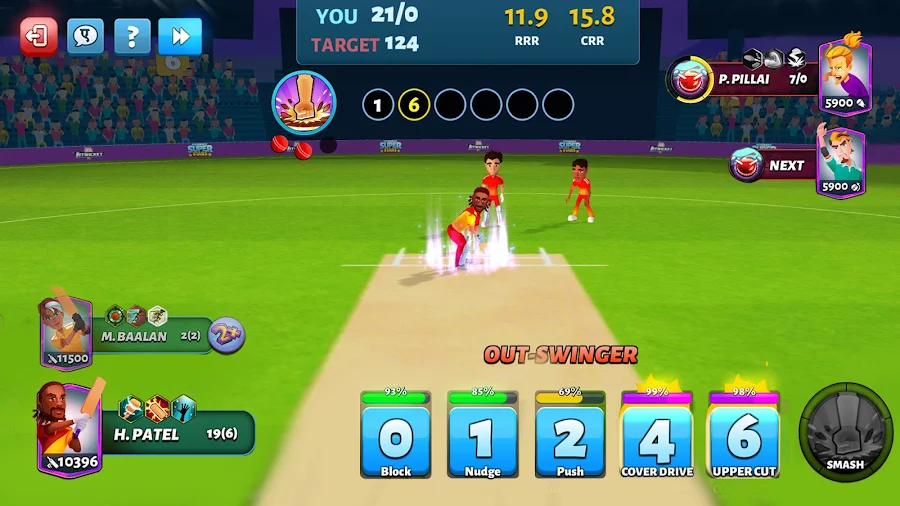
Task: Tap the purple 2x boost badge
Action: pos(227,336)
